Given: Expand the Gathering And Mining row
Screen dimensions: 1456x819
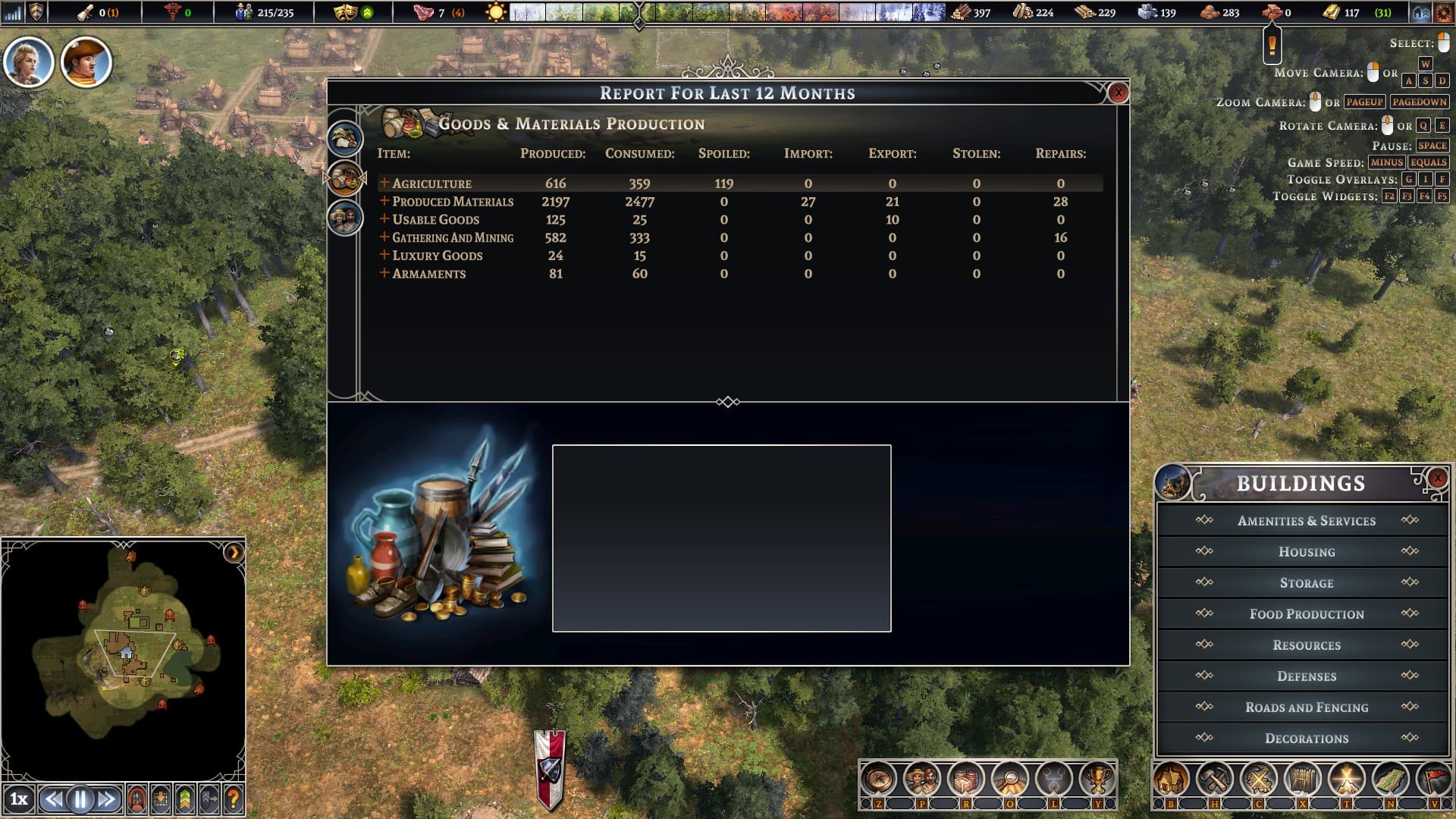Looking at the screenshot, I should (x=384, y=237).
